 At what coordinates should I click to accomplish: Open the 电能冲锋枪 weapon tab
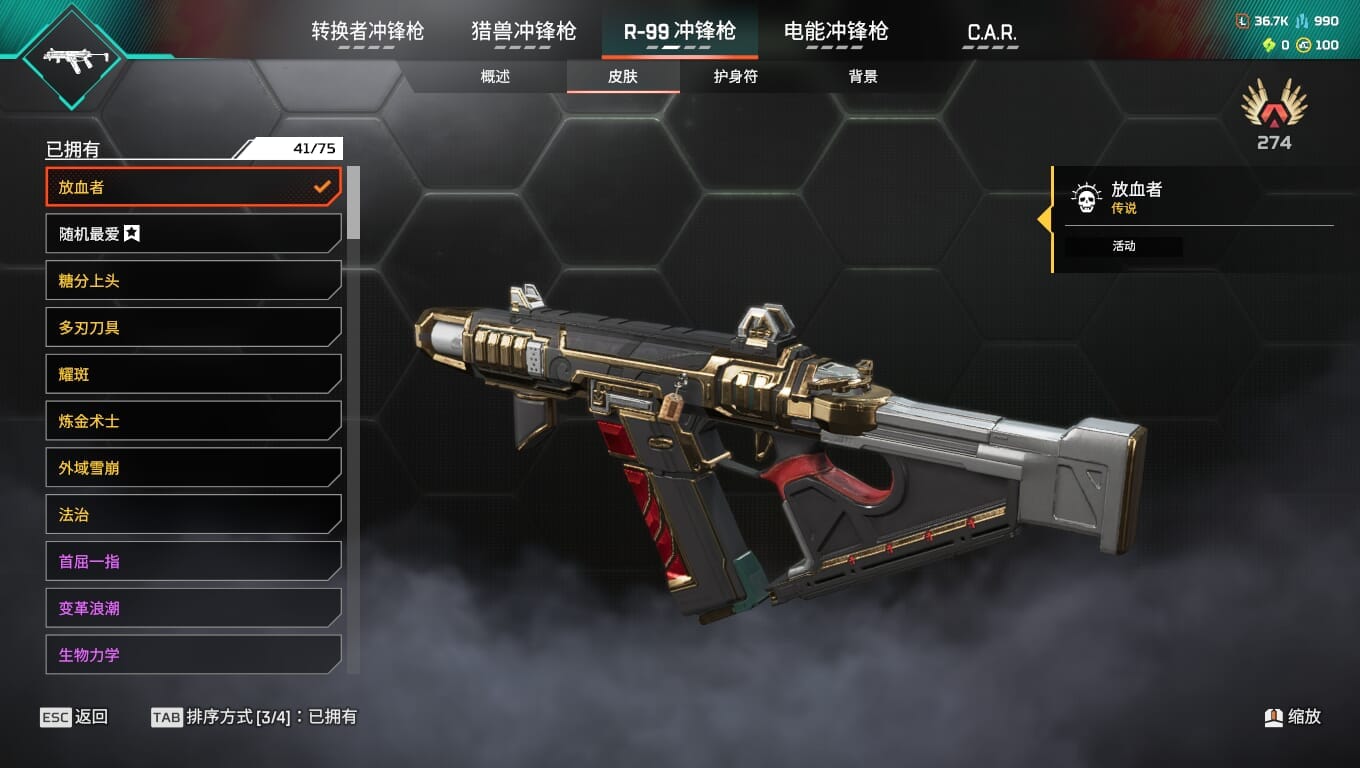click(x=835, y=32)
